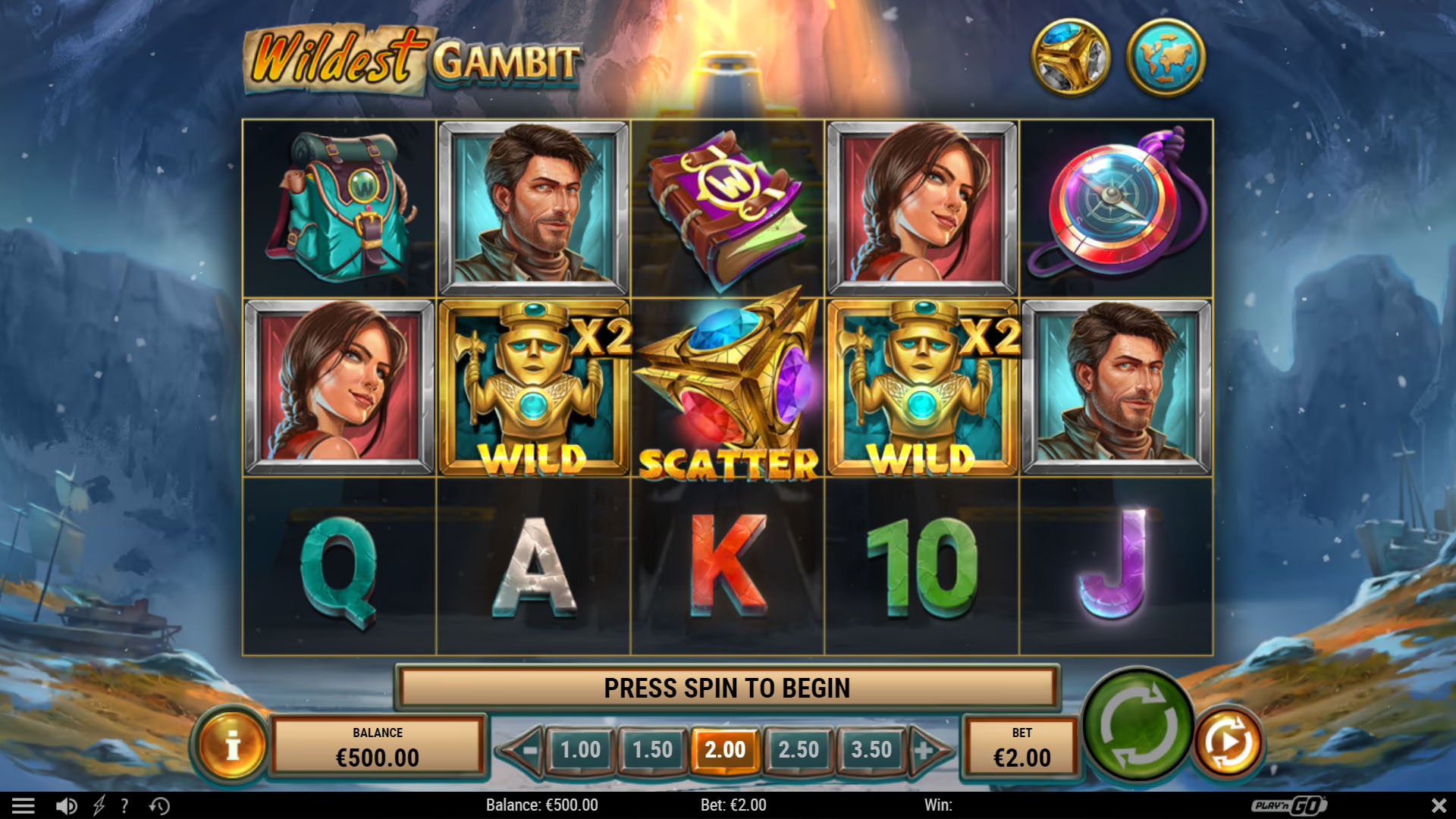
Task: Select the 1.00 bet option
Action: (580, 749)
